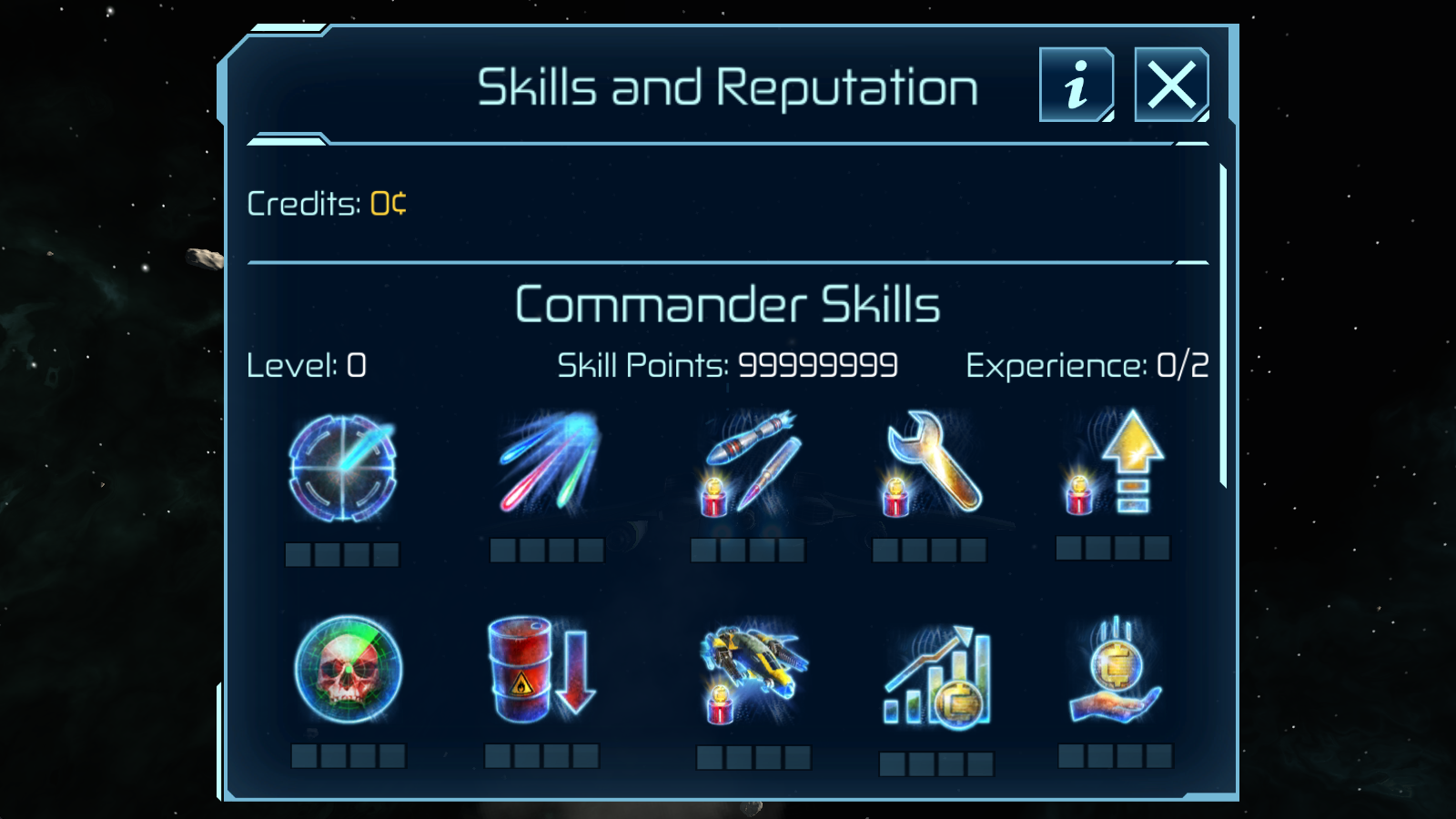This screenshot has height=819, width=1456.
Task: Click the window's vertical scrollbar
Action: (x=1223, y=326)
